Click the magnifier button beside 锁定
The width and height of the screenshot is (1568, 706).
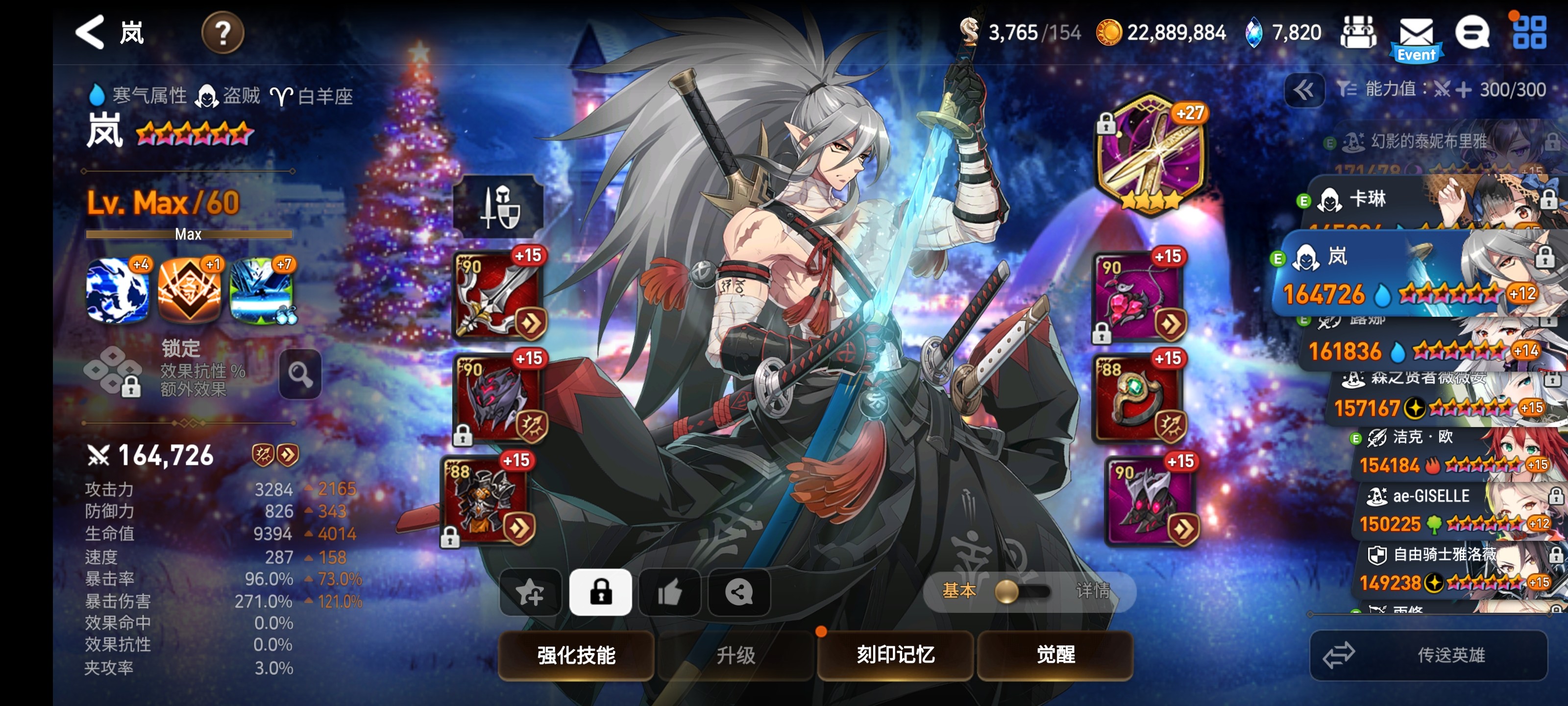tap(300, 374)
